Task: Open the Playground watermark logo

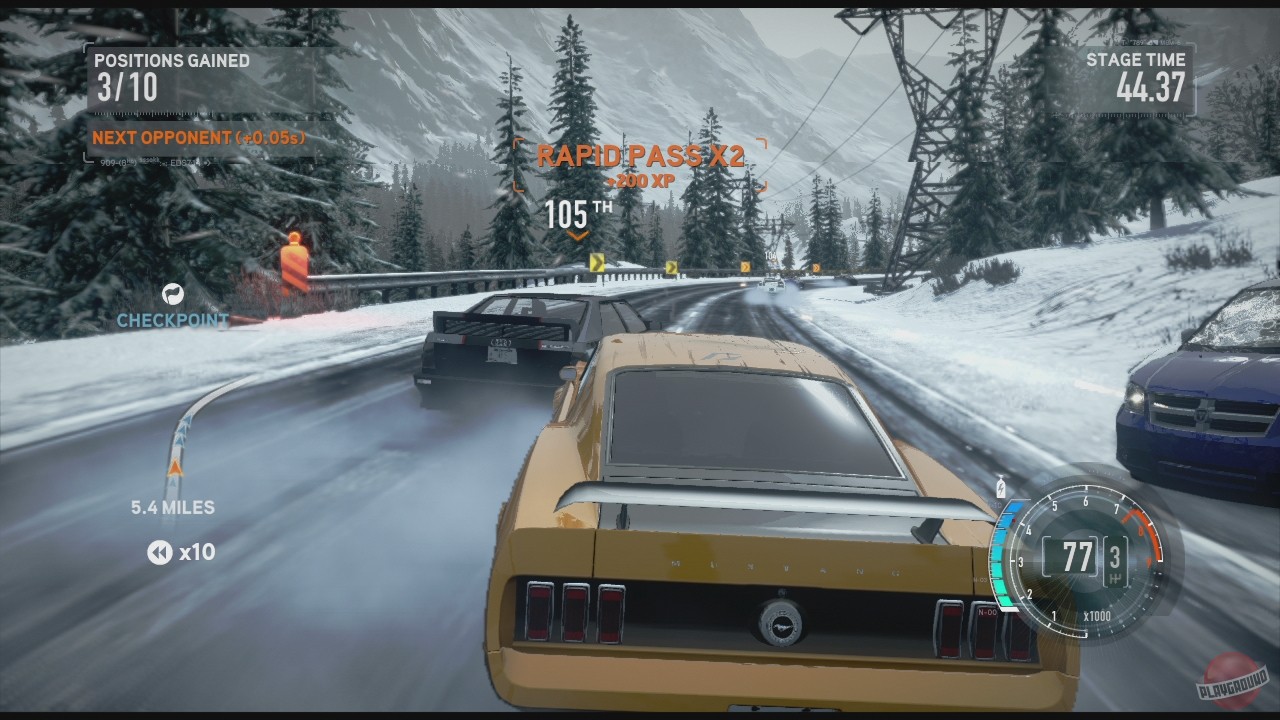Action: tap(1234, 680)
